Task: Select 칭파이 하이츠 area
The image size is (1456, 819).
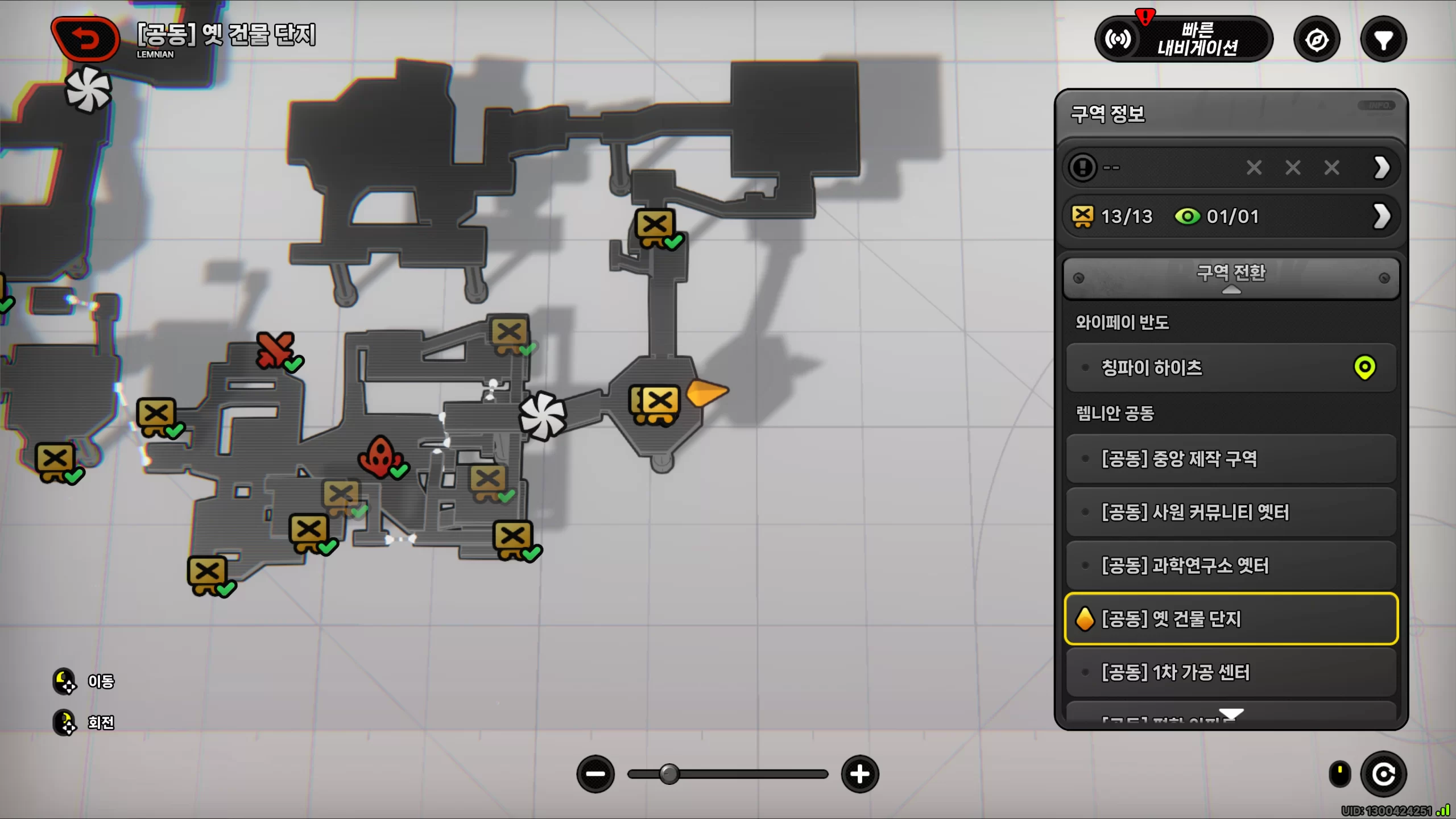Action: pos(1231,367)
